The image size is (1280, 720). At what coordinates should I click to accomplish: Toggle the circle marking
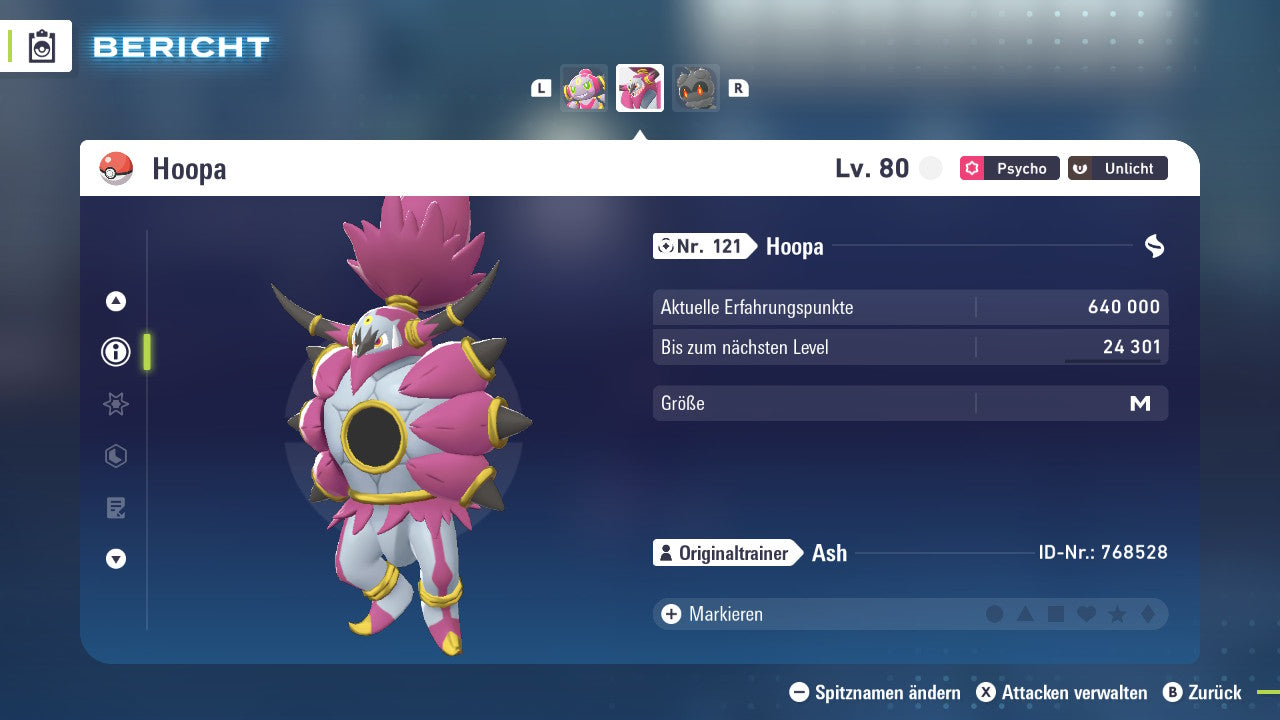(994, 614)
